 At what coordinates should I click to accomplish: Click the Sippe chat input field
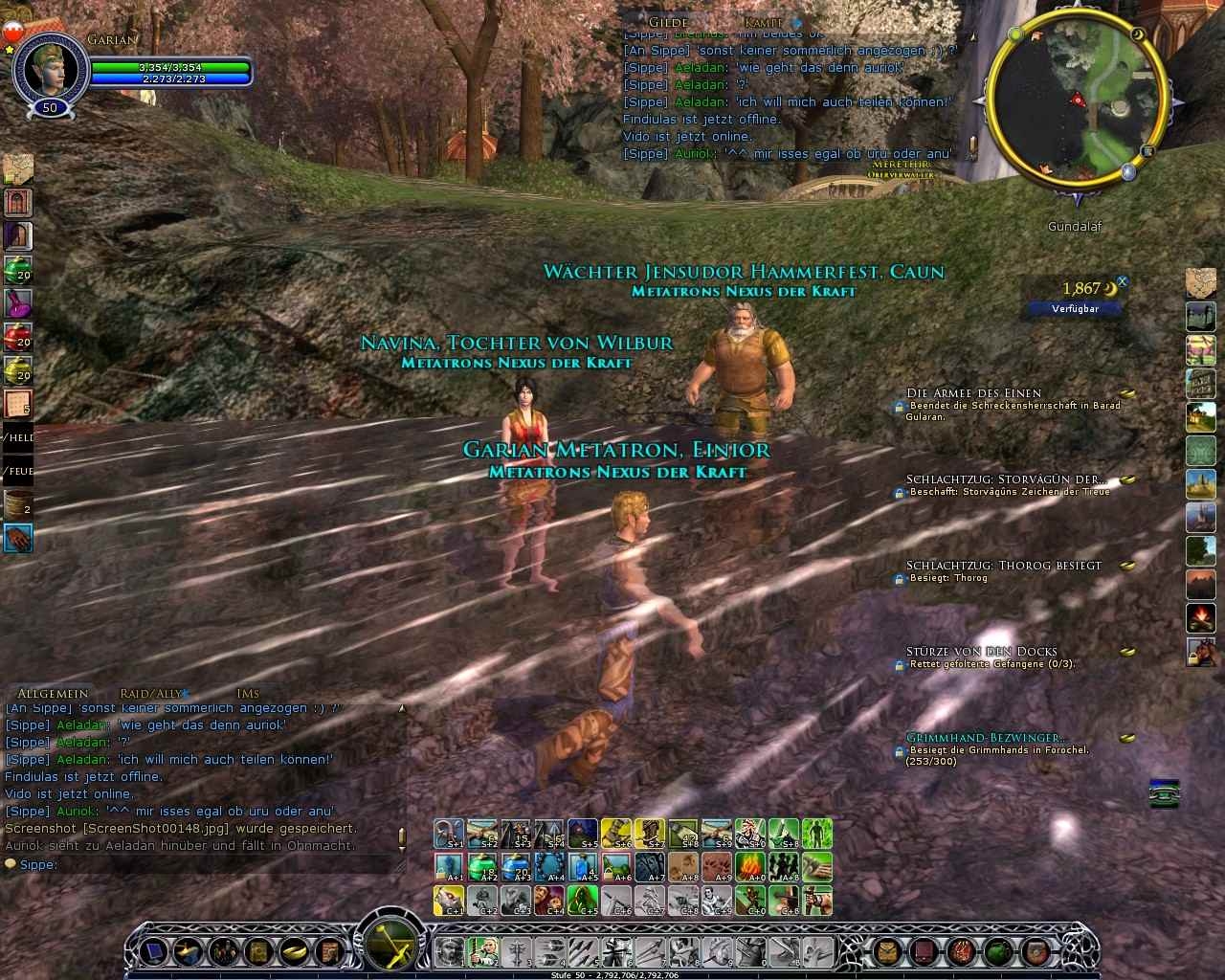click(206, 864)
